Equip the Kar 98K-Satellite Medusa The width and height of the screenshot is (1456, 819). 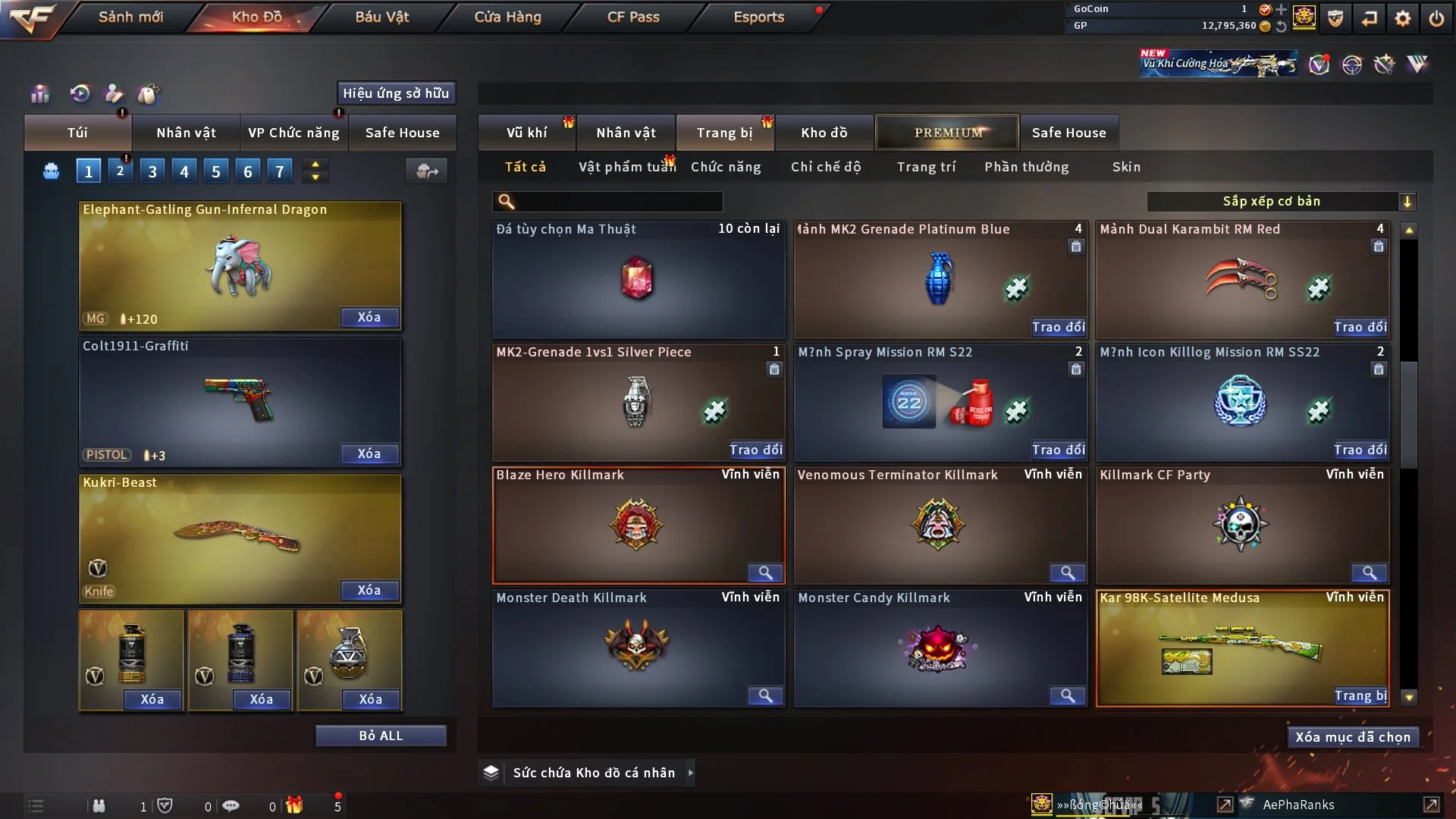(1360, 695)
